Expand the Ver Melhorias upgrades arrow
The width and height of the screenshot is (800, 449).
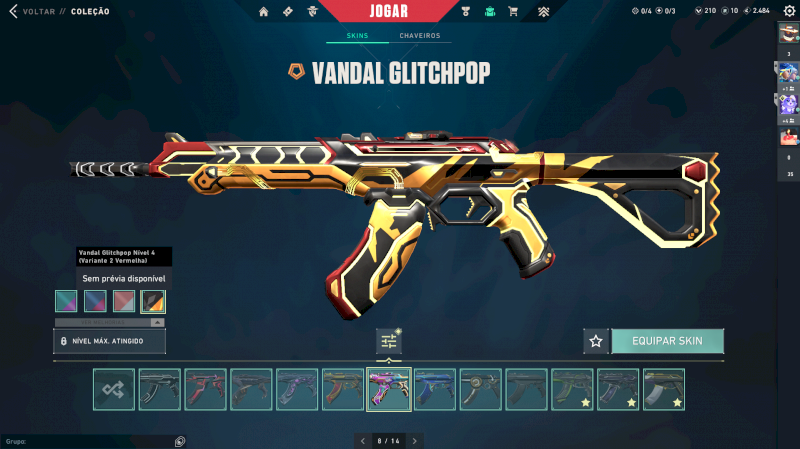(x=157, y=323)
